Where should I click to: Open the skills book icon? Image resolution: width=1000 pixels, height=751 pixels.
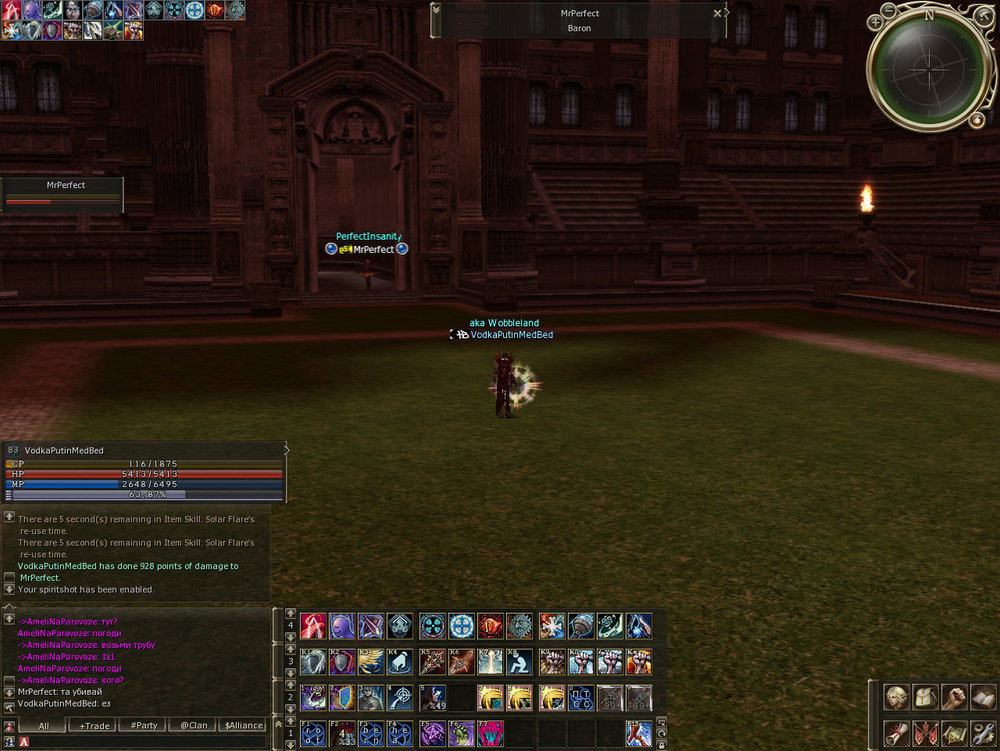coord(982,697)
